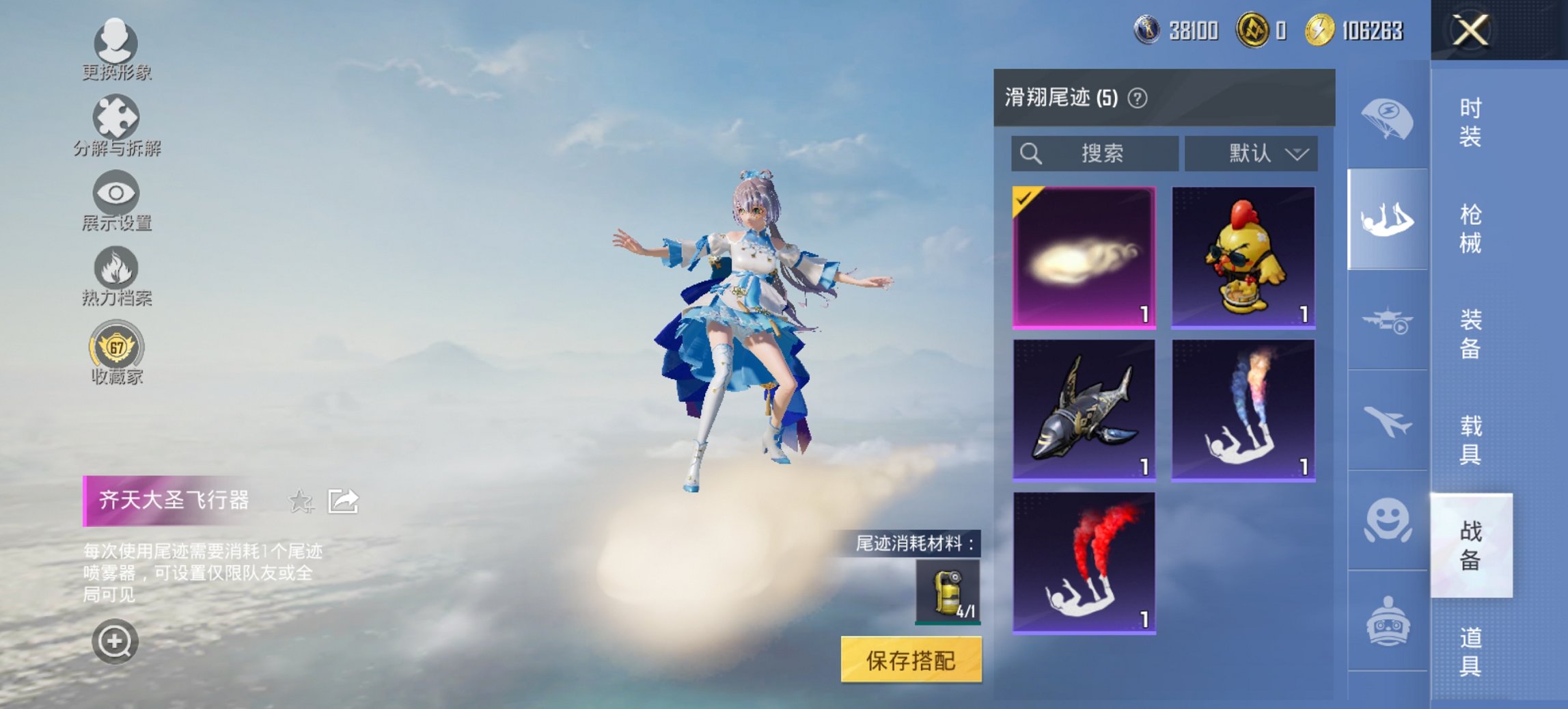Open the 默认 sort dropdown
This screenshot has width=1568, height=709.
(1254, 153)
